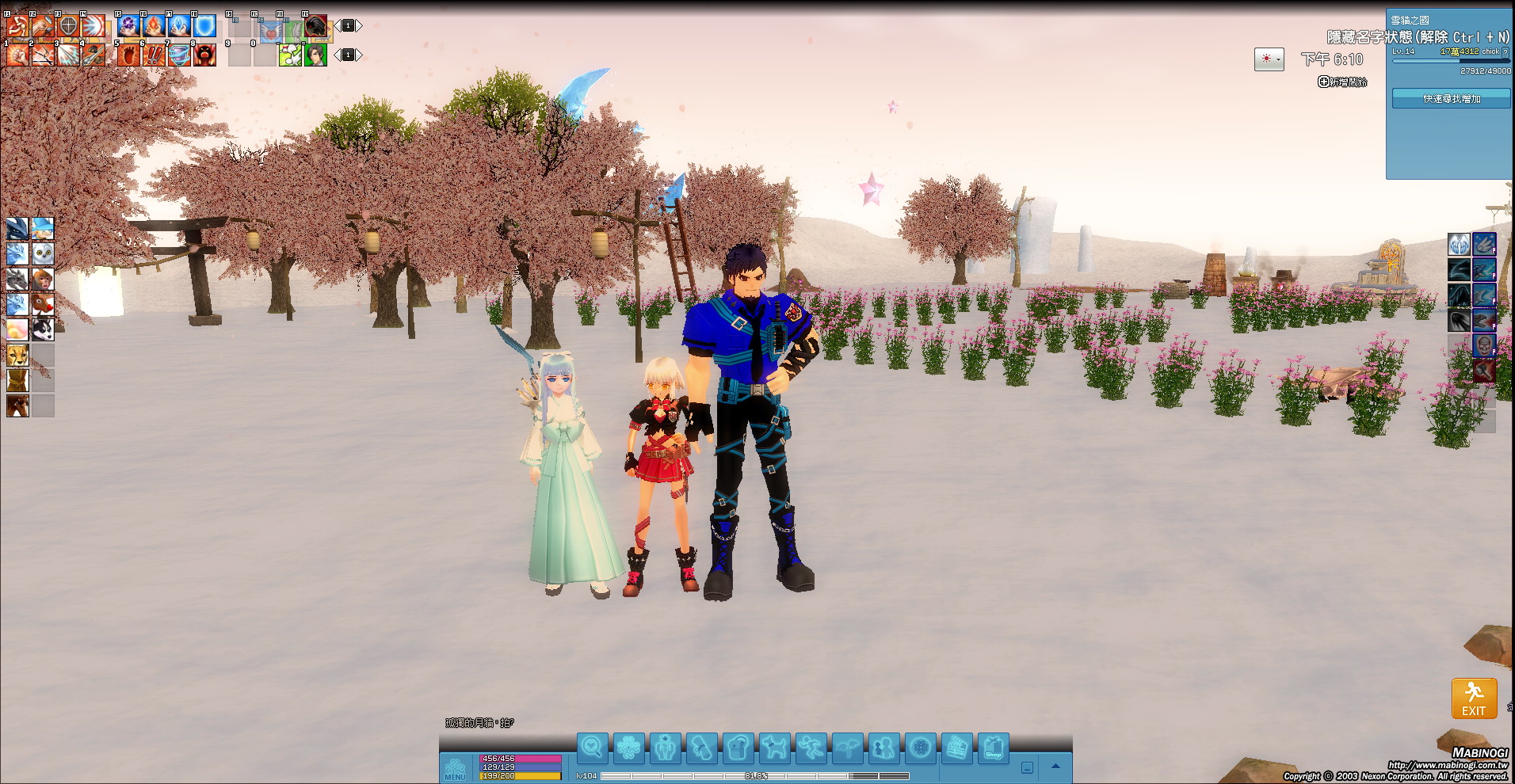Screen dimensions: 1515x784
Task: Open the Shop gift box button
Action: (993, 748)
